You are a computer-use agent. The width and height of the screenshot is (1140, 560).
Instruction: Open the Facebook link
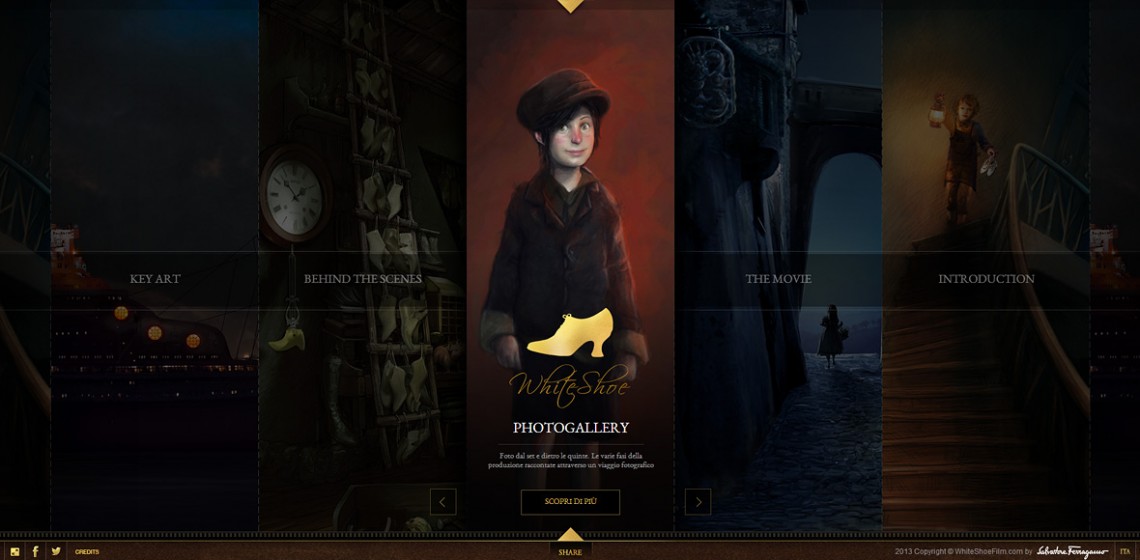[x=35, y=551]
